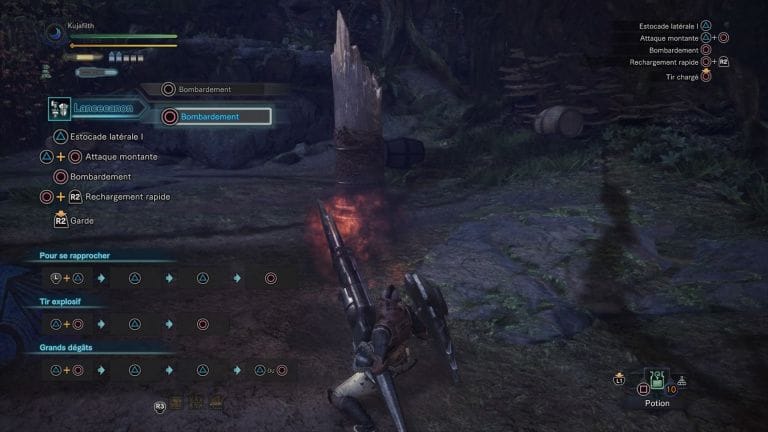Click the Tir chargé entry in combo list
Screen dimensions: 768x432
coord(681,76)
